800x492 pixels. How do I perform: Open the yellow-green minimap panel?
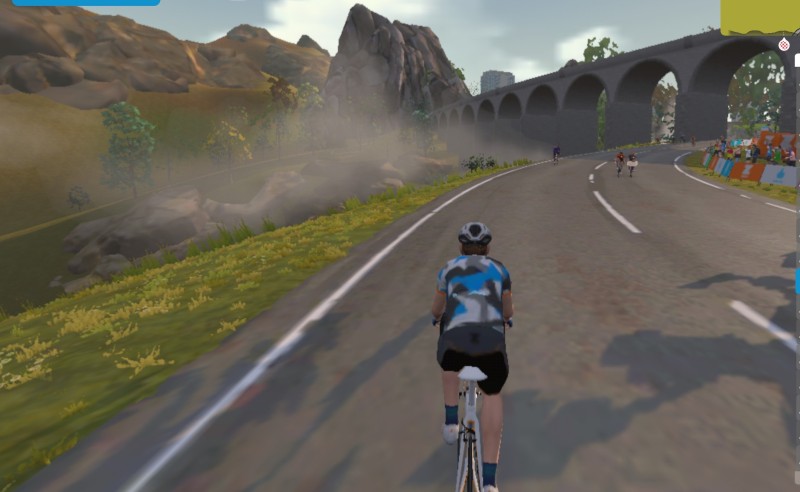coord(759,16)
